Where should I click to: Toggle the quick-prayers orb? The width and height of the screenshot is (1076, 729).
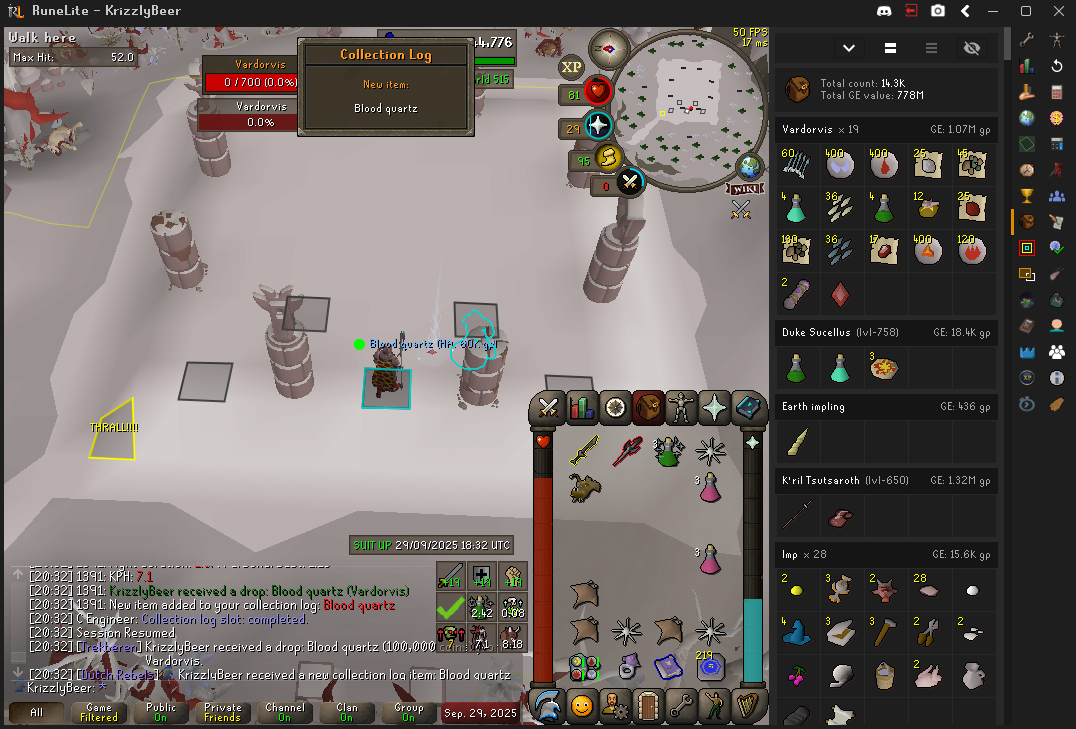pyautogui.click(x=598, y=126)
